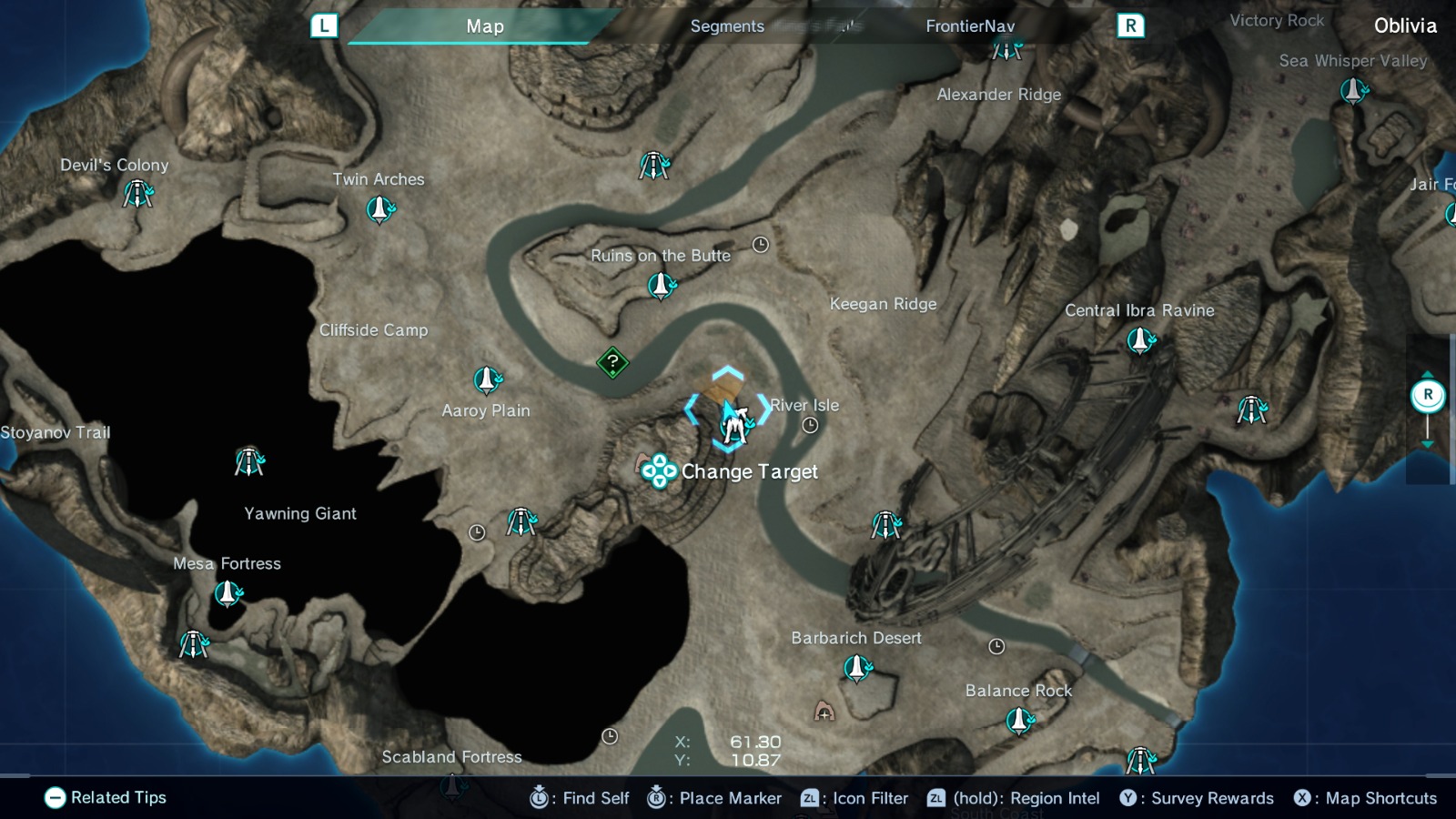Select the Devil's Colony fast travel icon
Image resolution: width=1456 pixels, height=819 pixels.
(x=137, y=195)
